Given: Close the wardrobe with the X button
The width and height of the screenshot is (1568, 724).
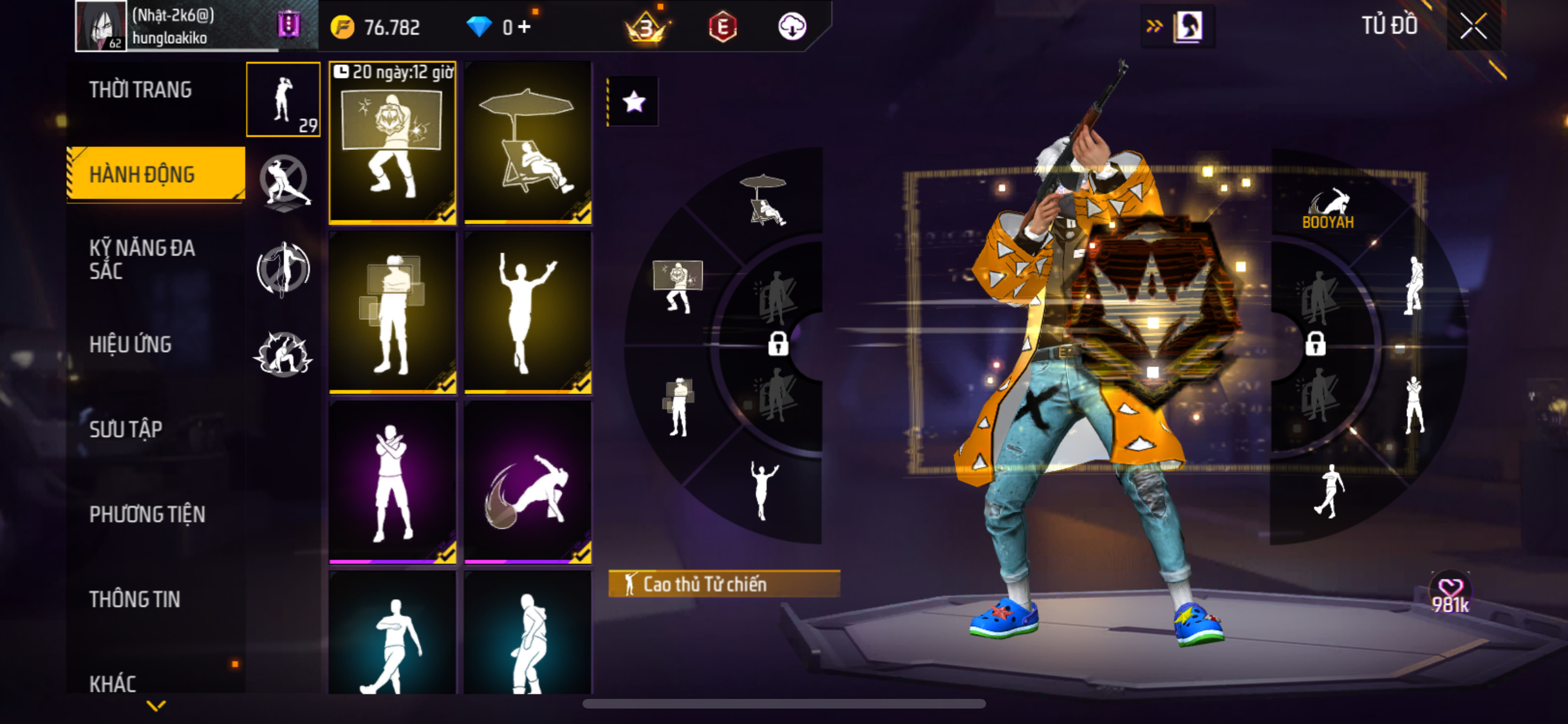Looking at the screenshot, I should coord(1473,26).
